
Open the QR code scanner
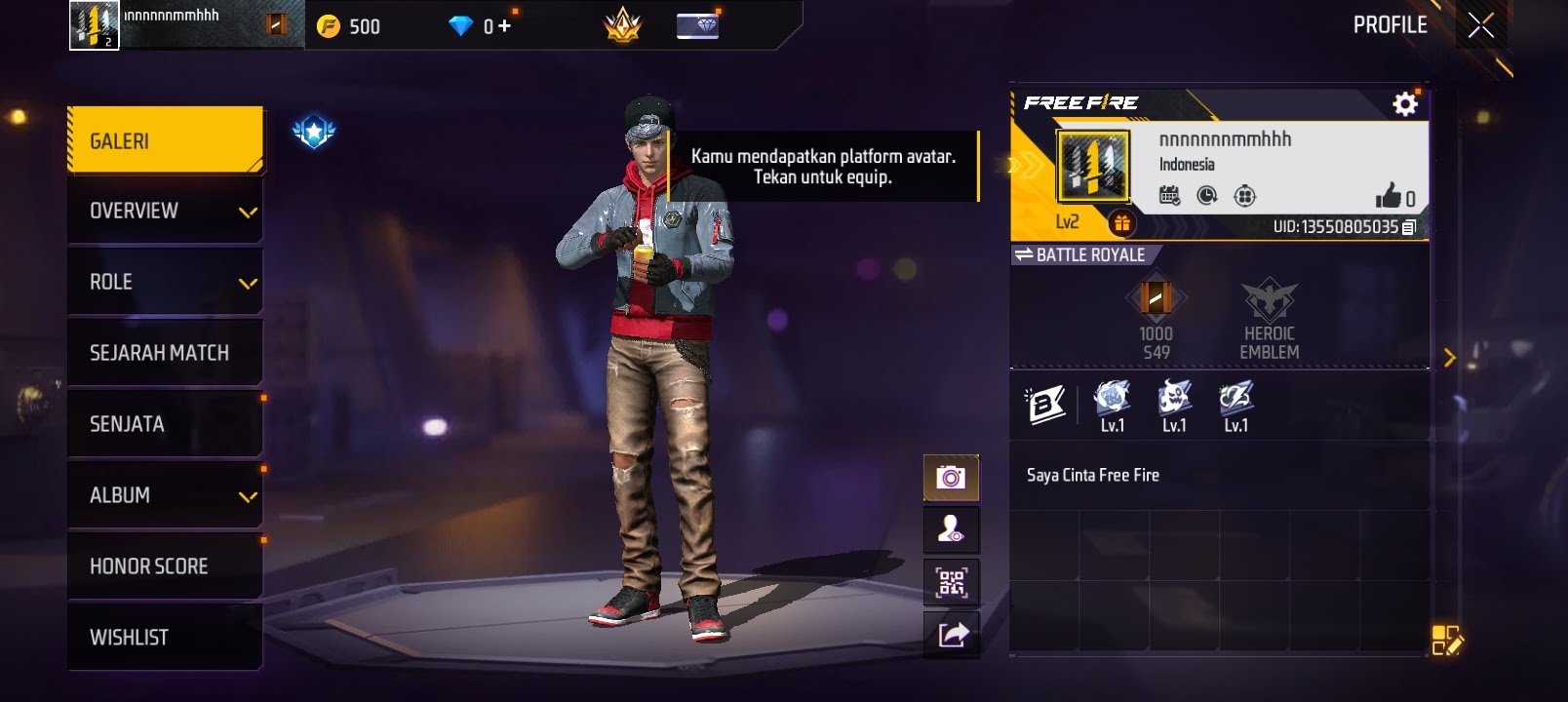pos(951,580)
